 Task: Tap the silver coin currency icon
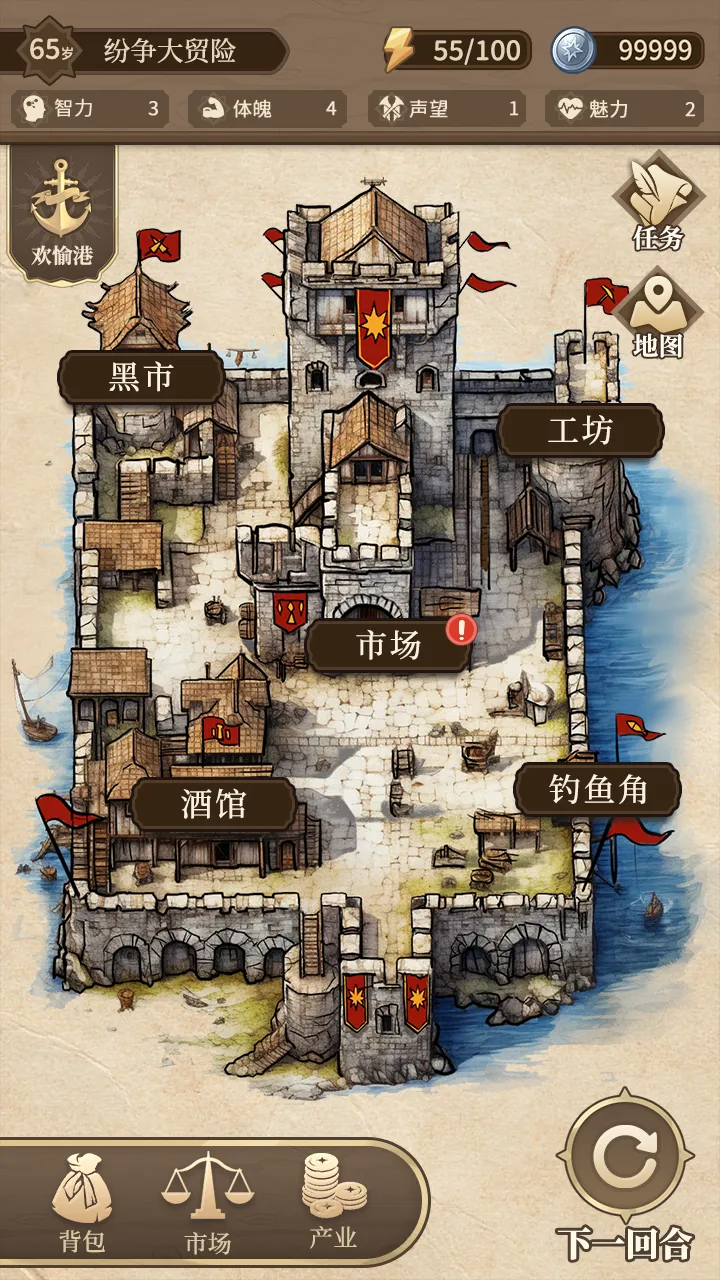tap(574, 50)
